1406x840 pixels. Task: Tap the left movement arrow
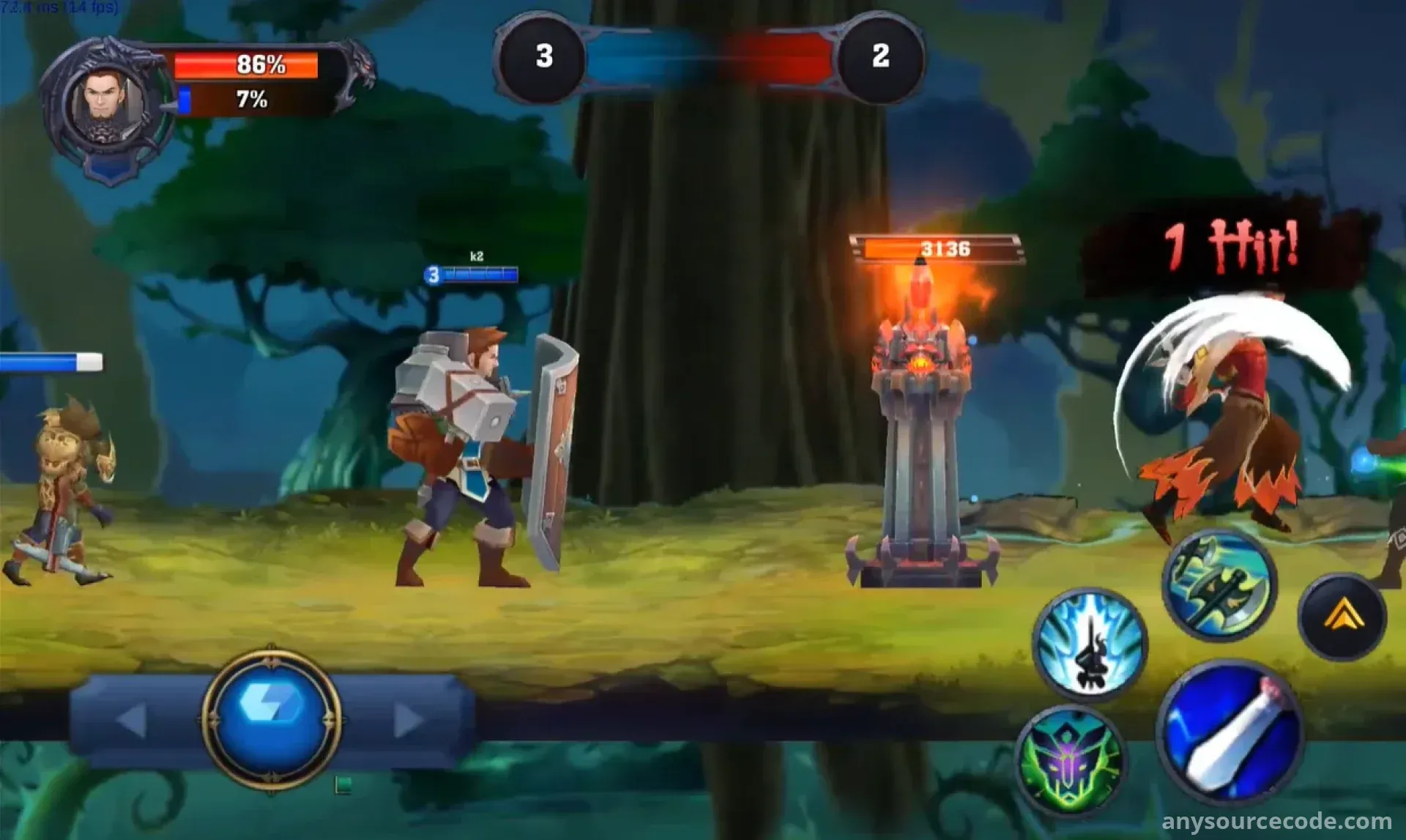(132, 721)
